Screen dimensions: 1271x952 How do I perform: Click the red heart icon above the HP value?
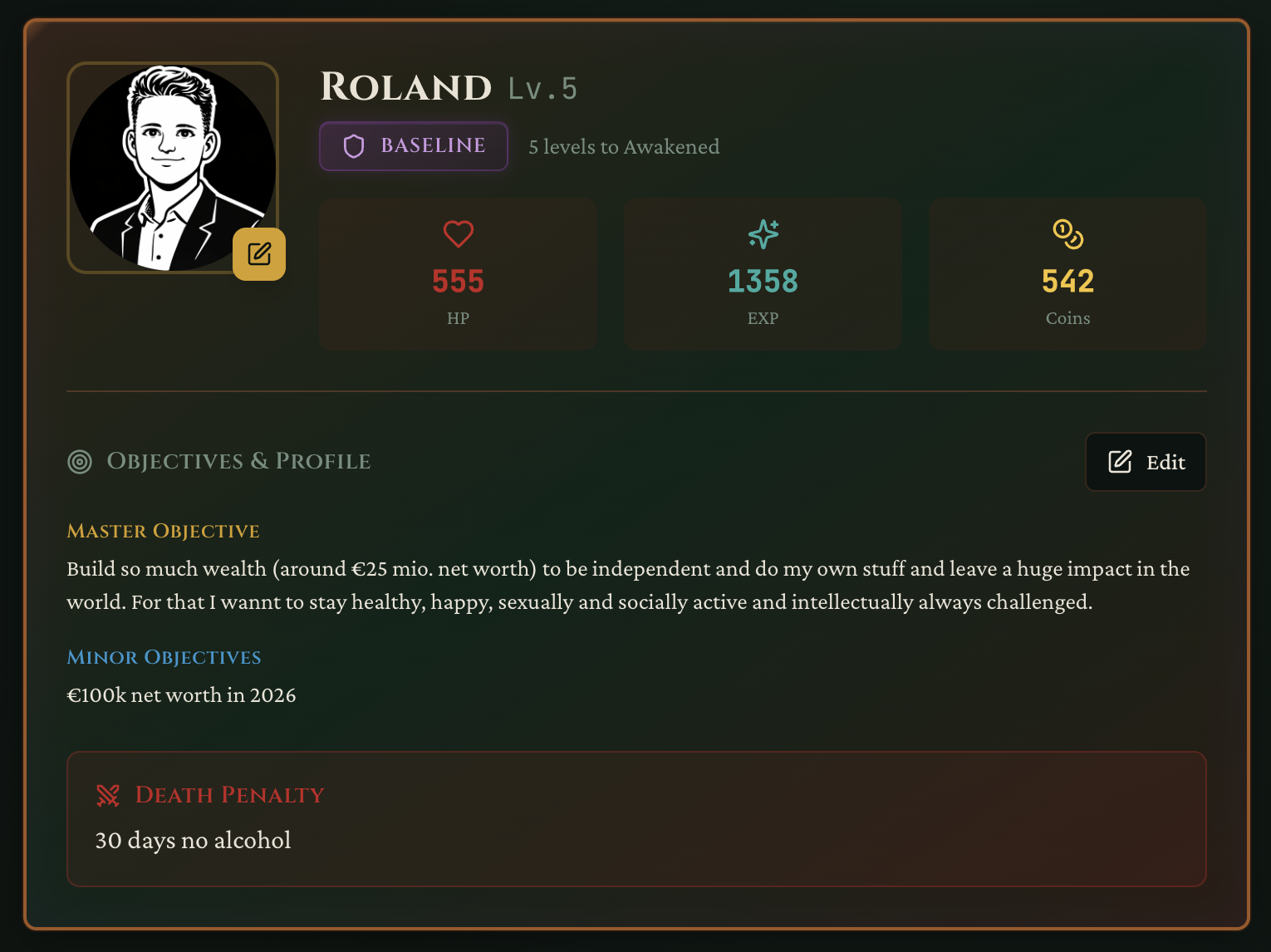point(458,233)
